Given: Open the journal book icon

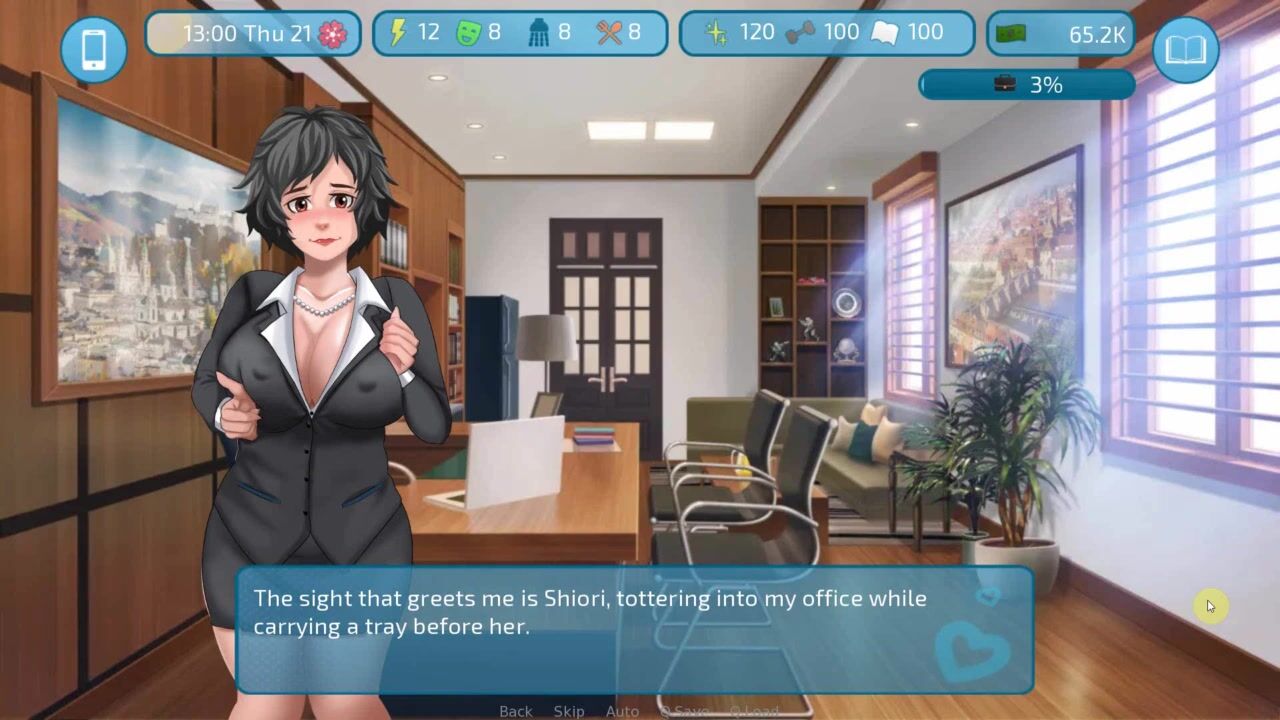Looking at the screenshot, I should [x=1185, y=49].
